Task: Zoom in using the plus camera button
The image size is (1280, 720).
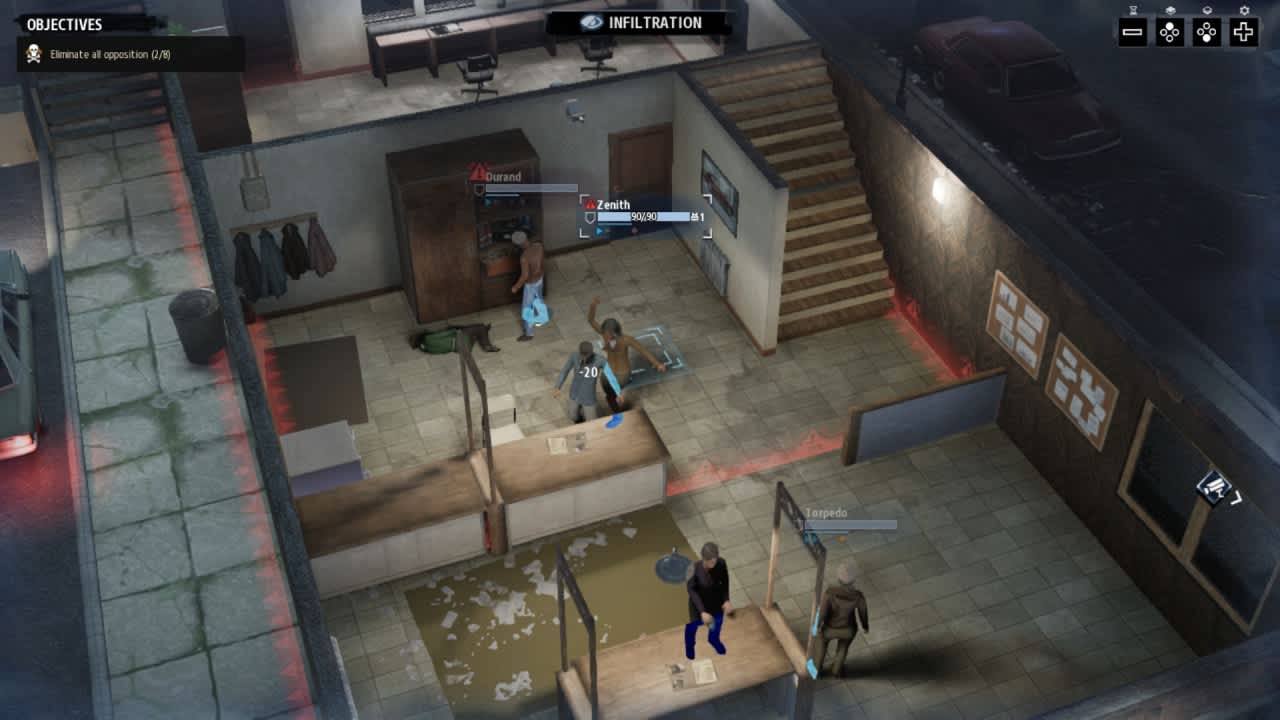Action: [x=1243, y=33]
